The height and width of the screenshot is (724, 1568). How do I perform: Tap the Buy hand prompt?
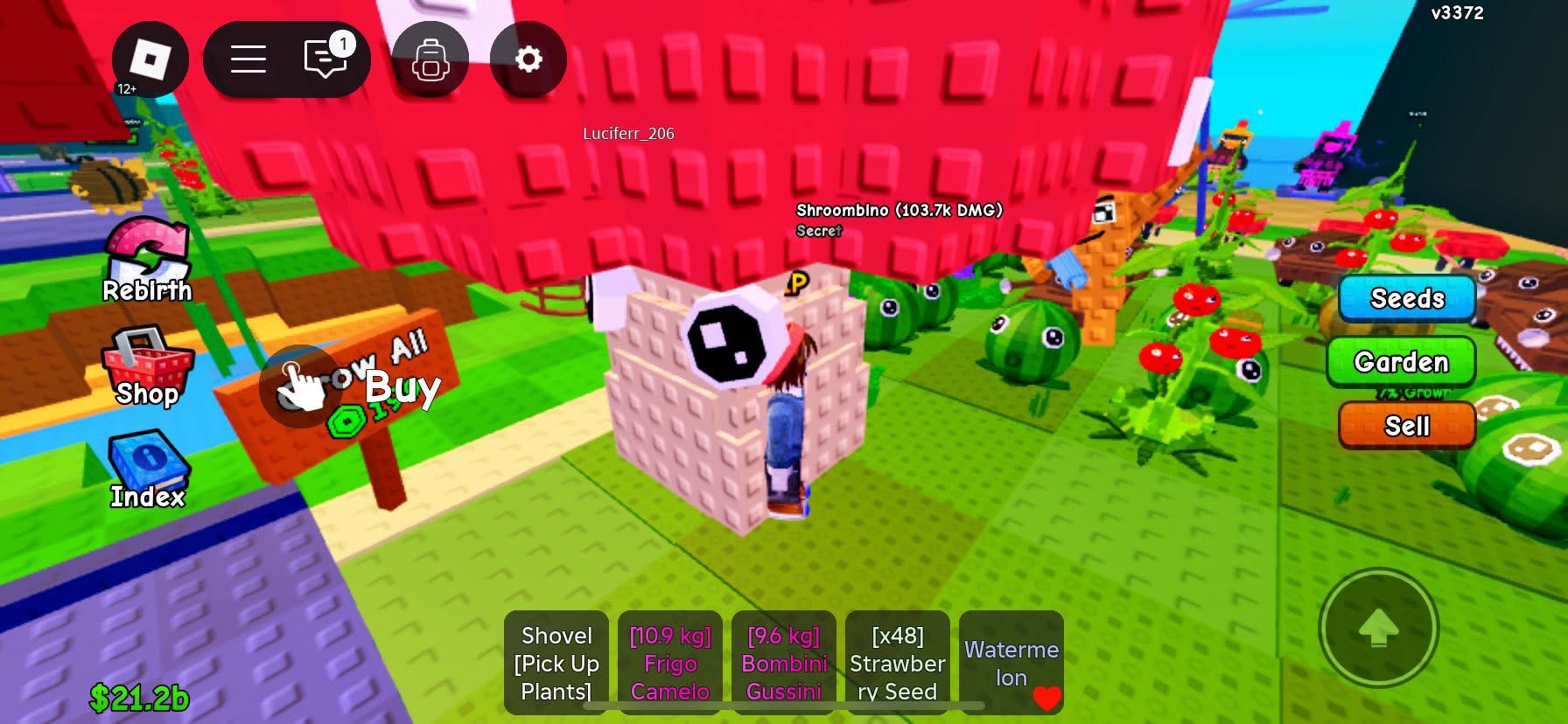(302, 386)
